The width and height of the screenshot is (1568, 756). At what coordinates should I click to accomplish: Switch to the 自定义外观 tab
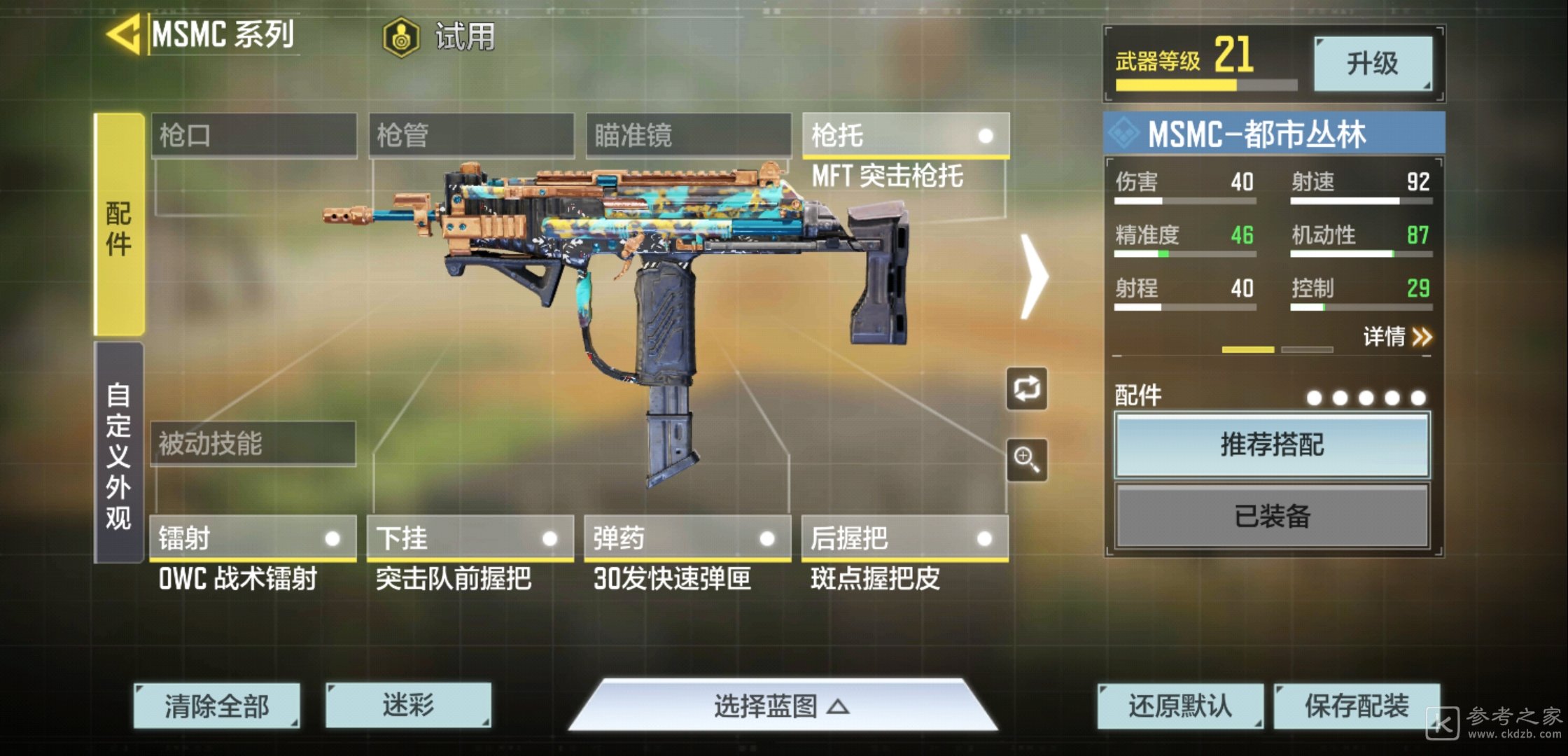click(119, 454)
